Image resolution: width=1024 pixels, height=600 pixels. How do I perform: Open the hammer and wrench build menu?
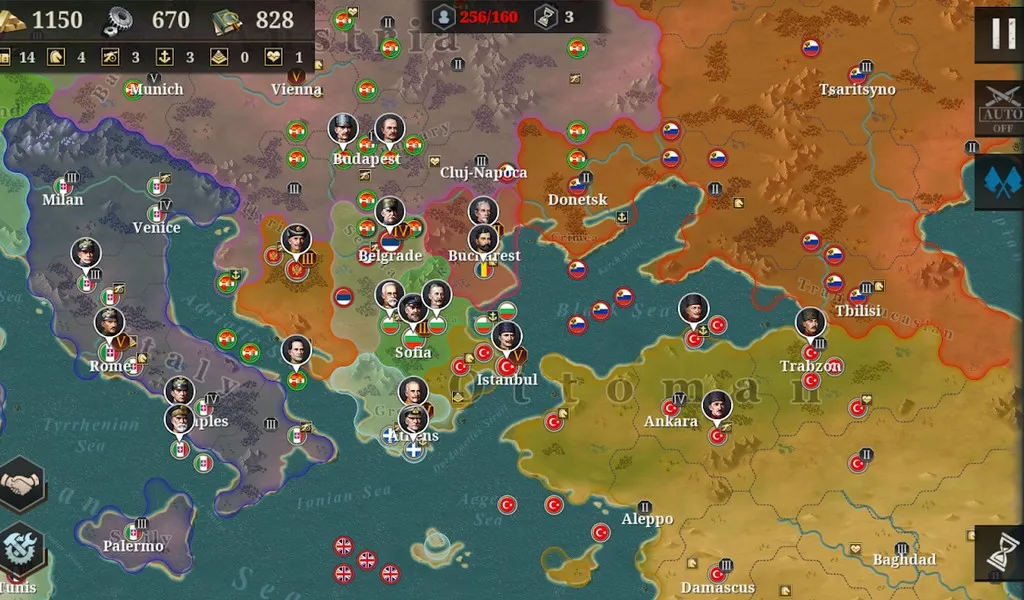point(21,549)
